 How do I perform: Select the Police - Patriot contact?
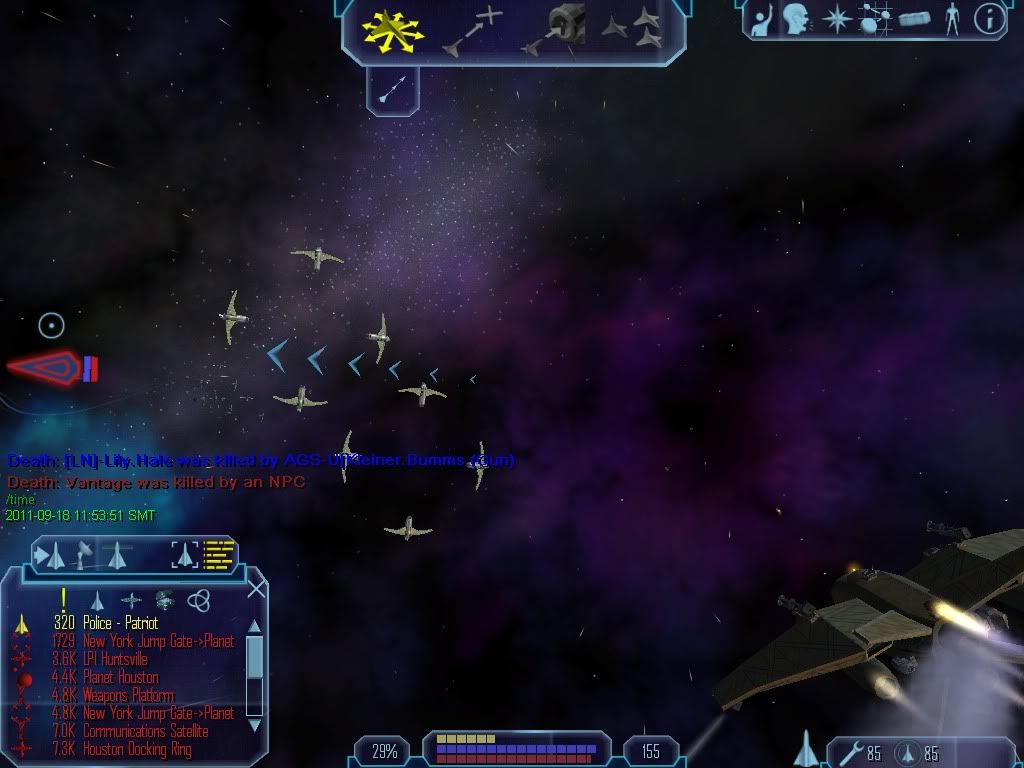[121, 623]
